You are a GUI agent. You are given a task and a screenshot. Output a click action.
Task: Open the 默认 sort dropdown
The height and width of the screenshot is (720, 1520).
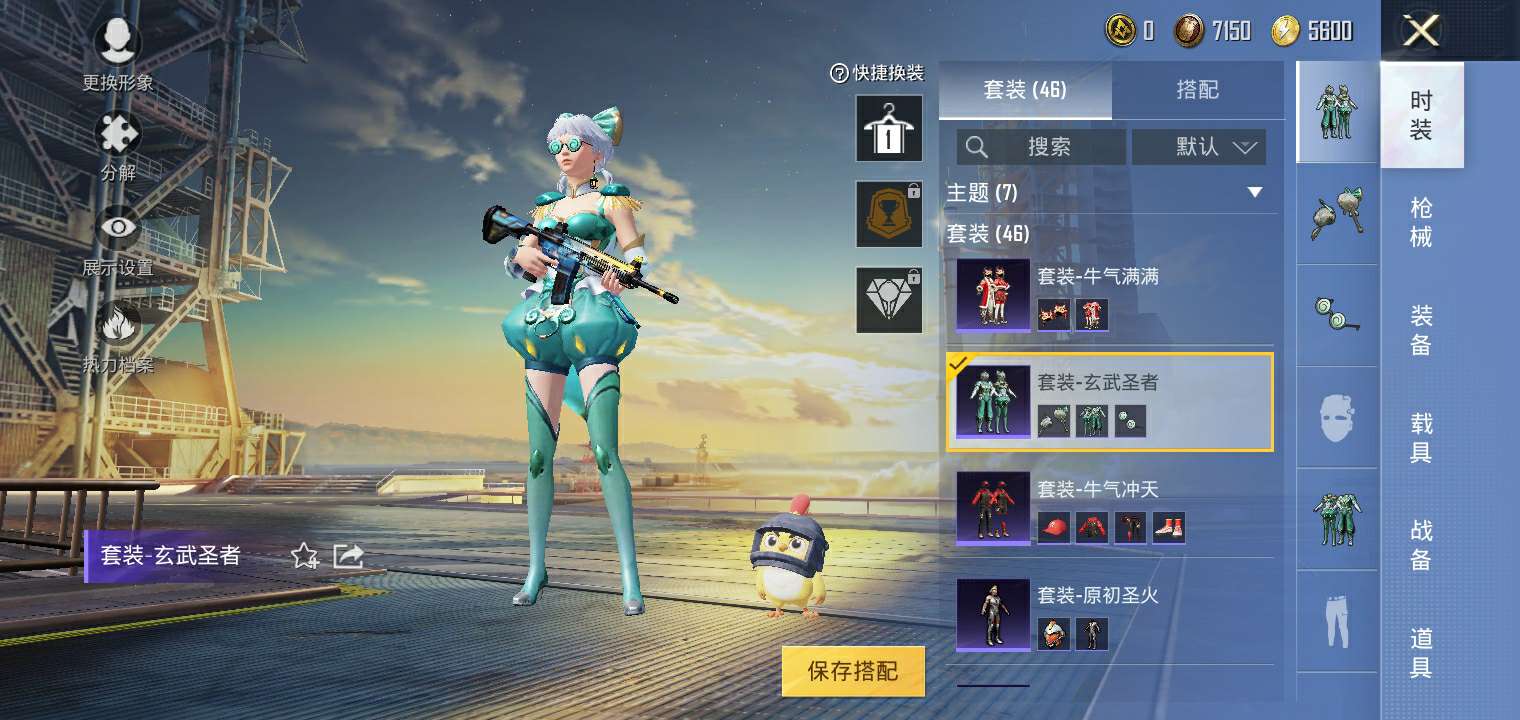pyautogui.click(x=1198, y=147)
